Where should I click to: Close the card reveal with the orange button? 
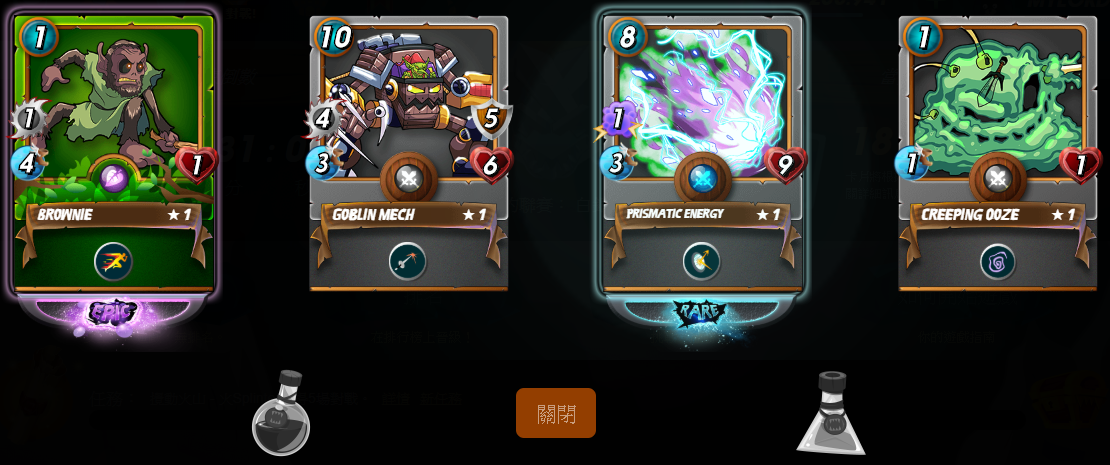pos(556,413)
